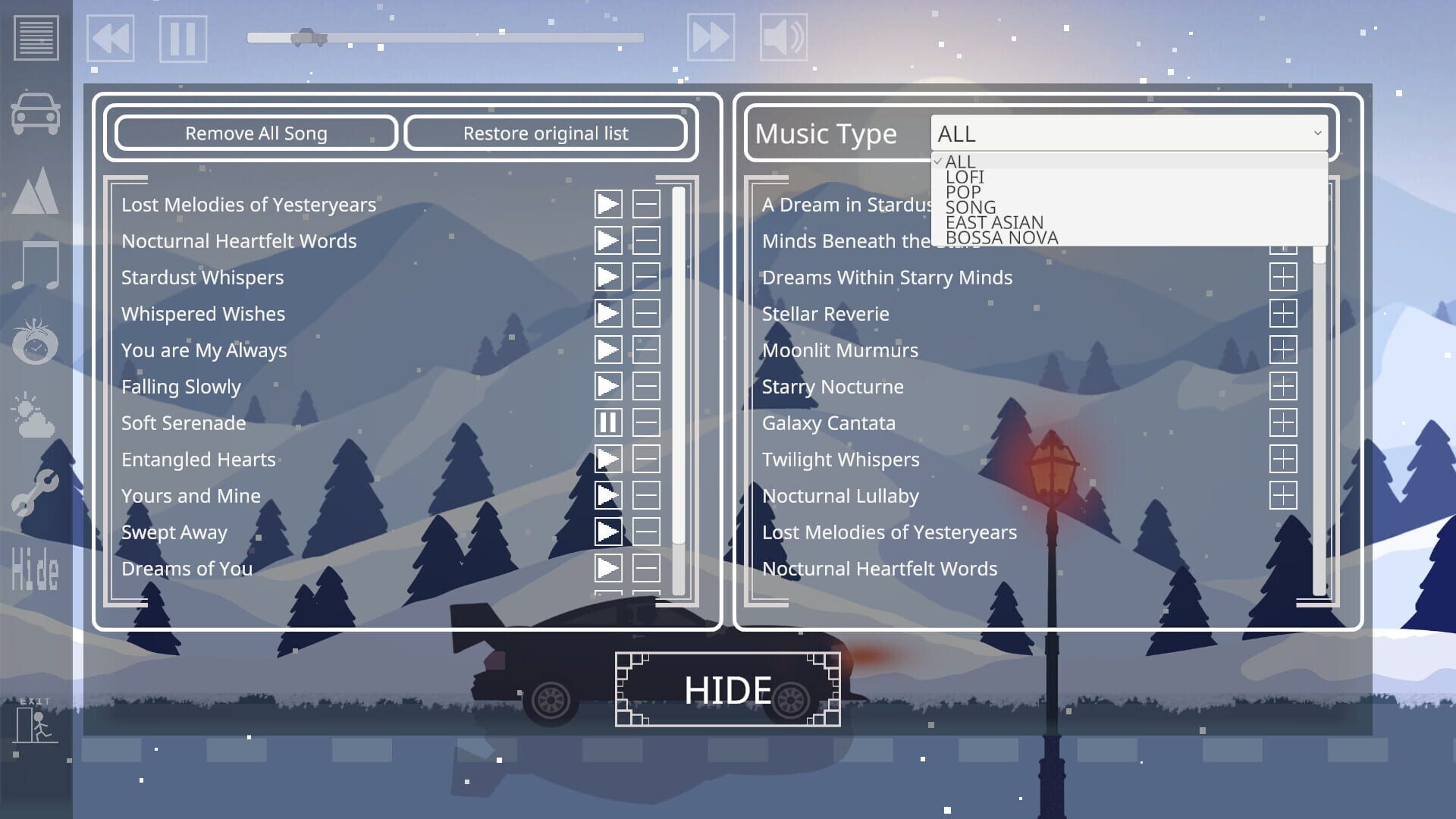1456x819 pixels.
Task: Click Restore original list
Action: pos(546,133)
